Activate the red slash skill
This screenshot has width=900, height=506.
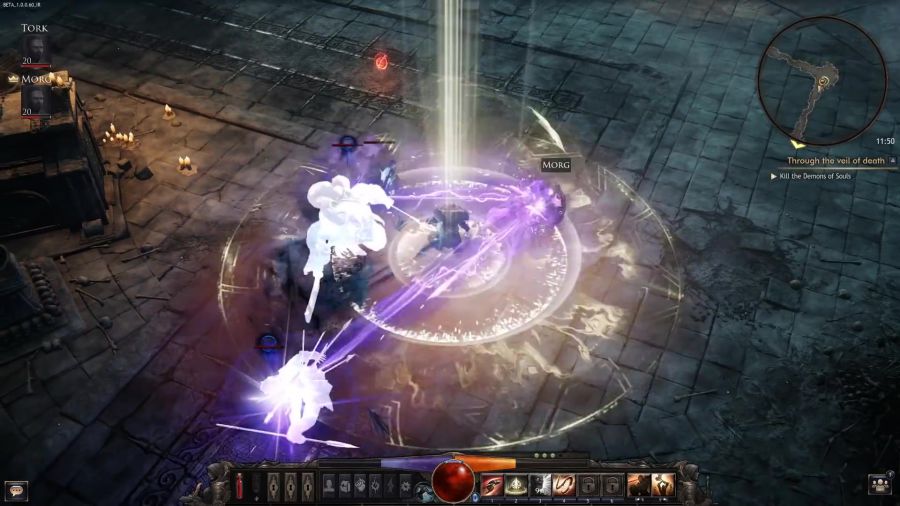(x=492, y=486)
